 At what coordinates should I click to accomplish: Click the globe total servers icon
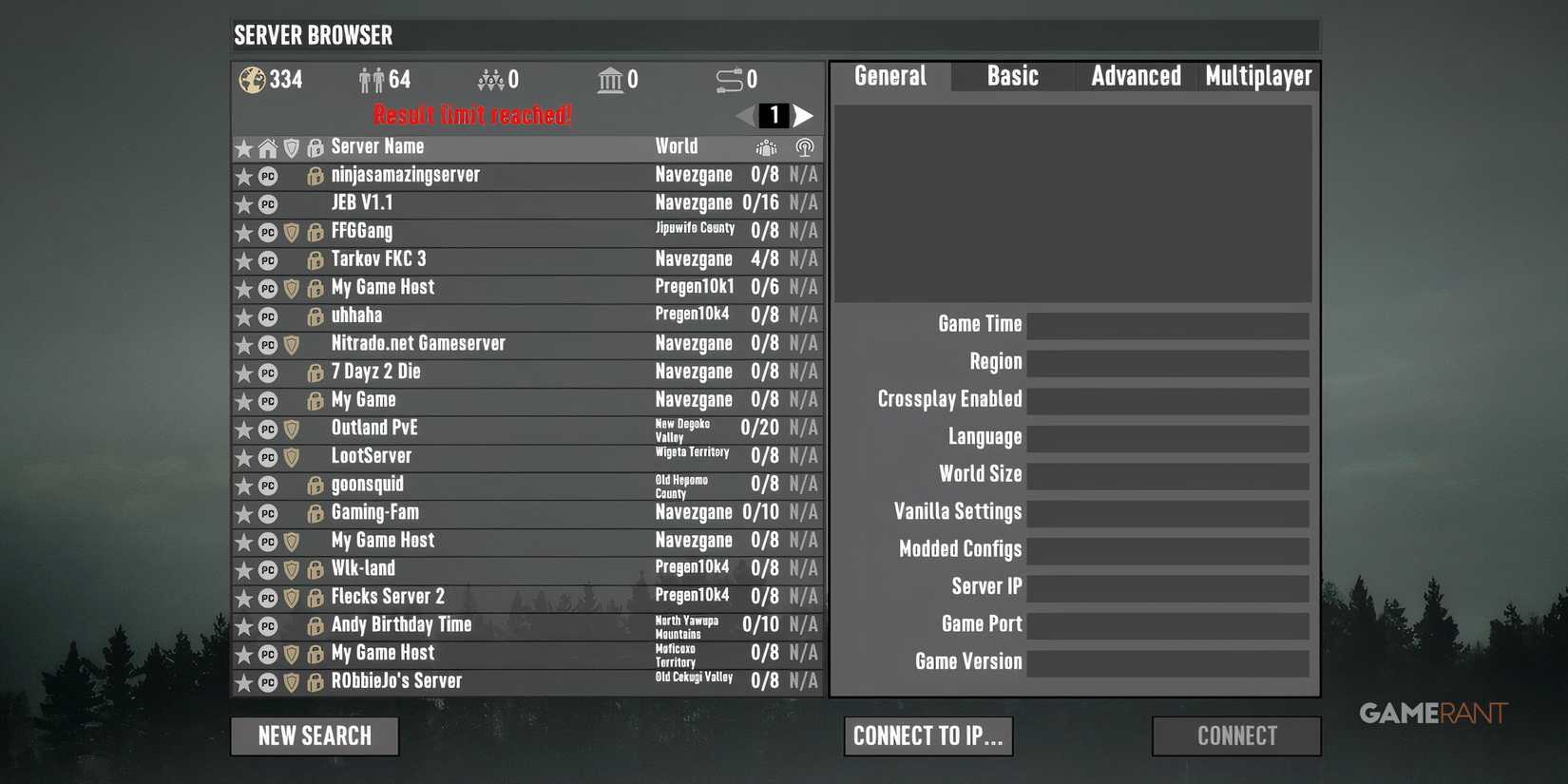(252, 80)
